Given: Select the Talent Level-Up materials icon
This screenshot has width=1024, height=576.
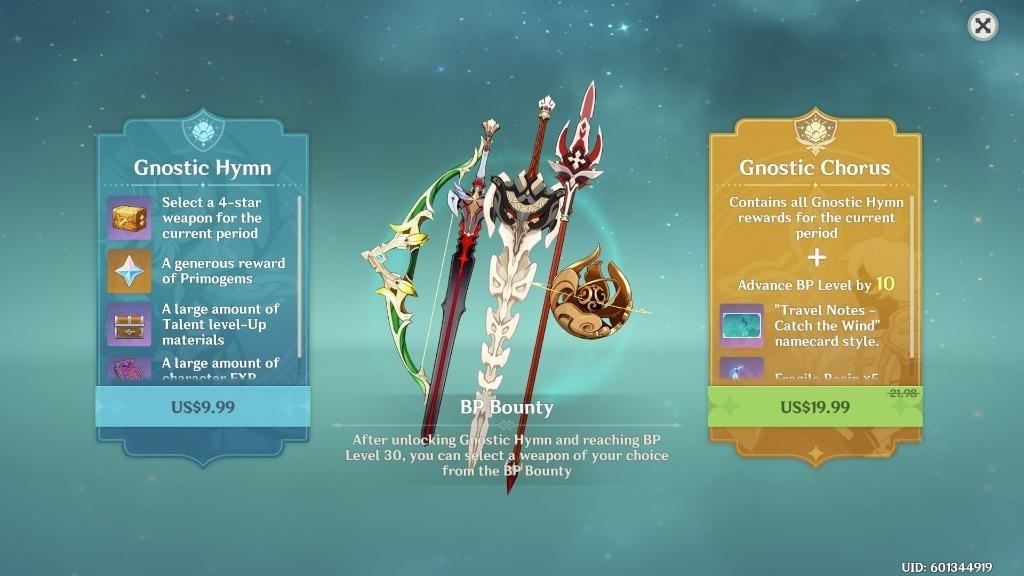Looking at the screenshot, I should pos(129,324).
